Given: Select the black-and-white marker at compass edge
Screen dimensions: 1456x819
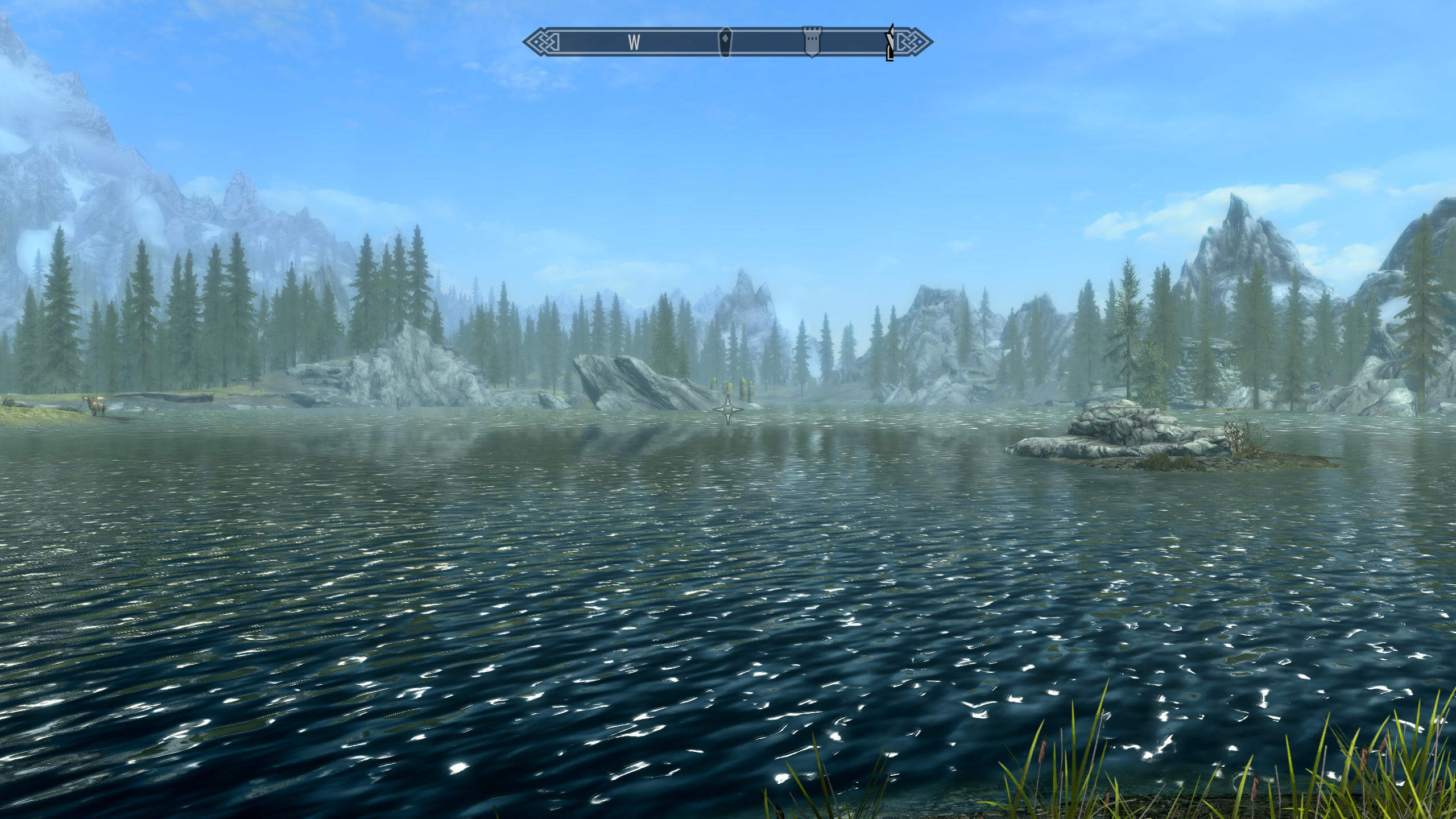Looking at the screenshot, I should [890, 42].
